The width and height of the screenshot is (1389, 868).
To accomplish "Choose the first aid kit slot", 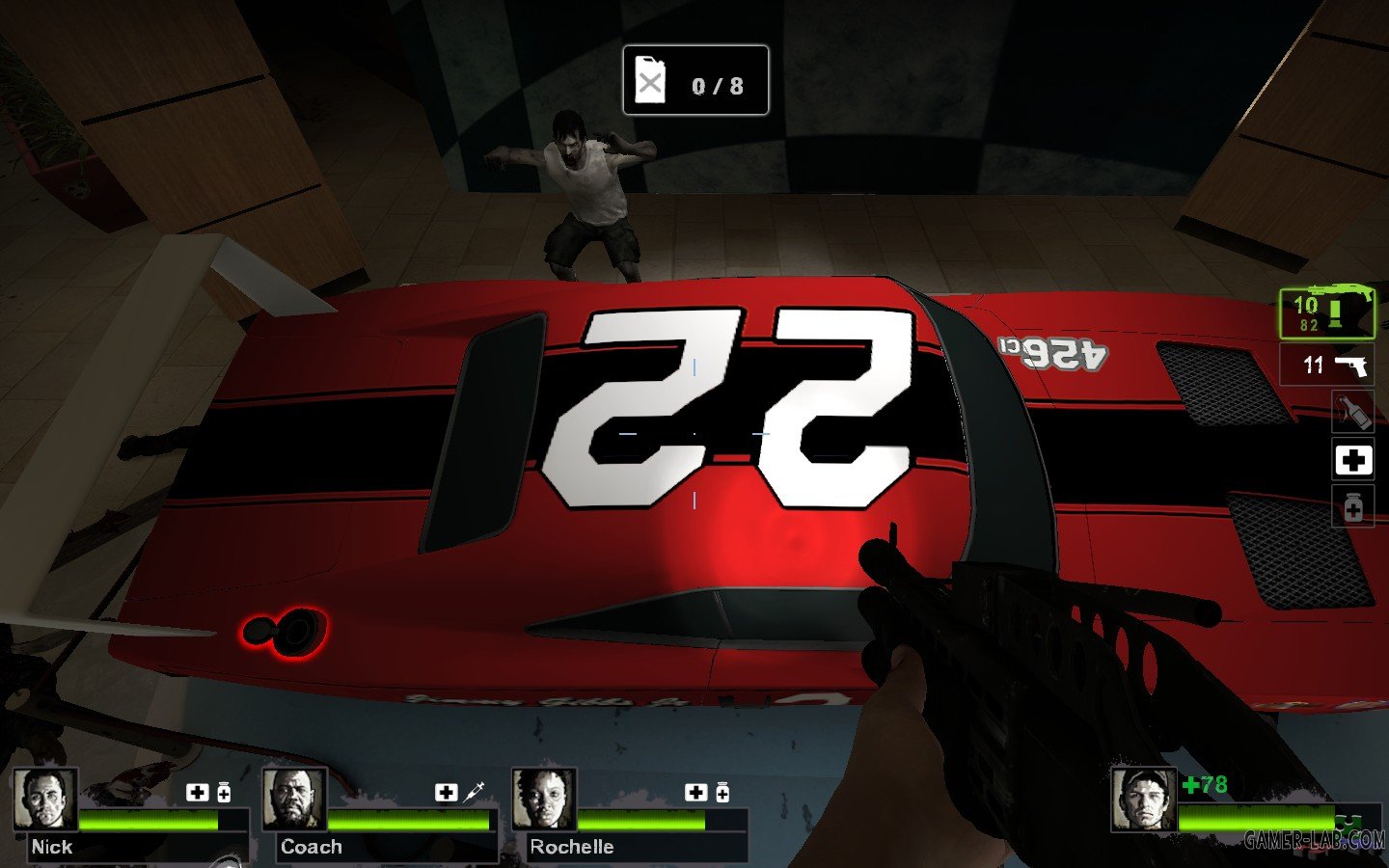I will (x=1352, y=460).
